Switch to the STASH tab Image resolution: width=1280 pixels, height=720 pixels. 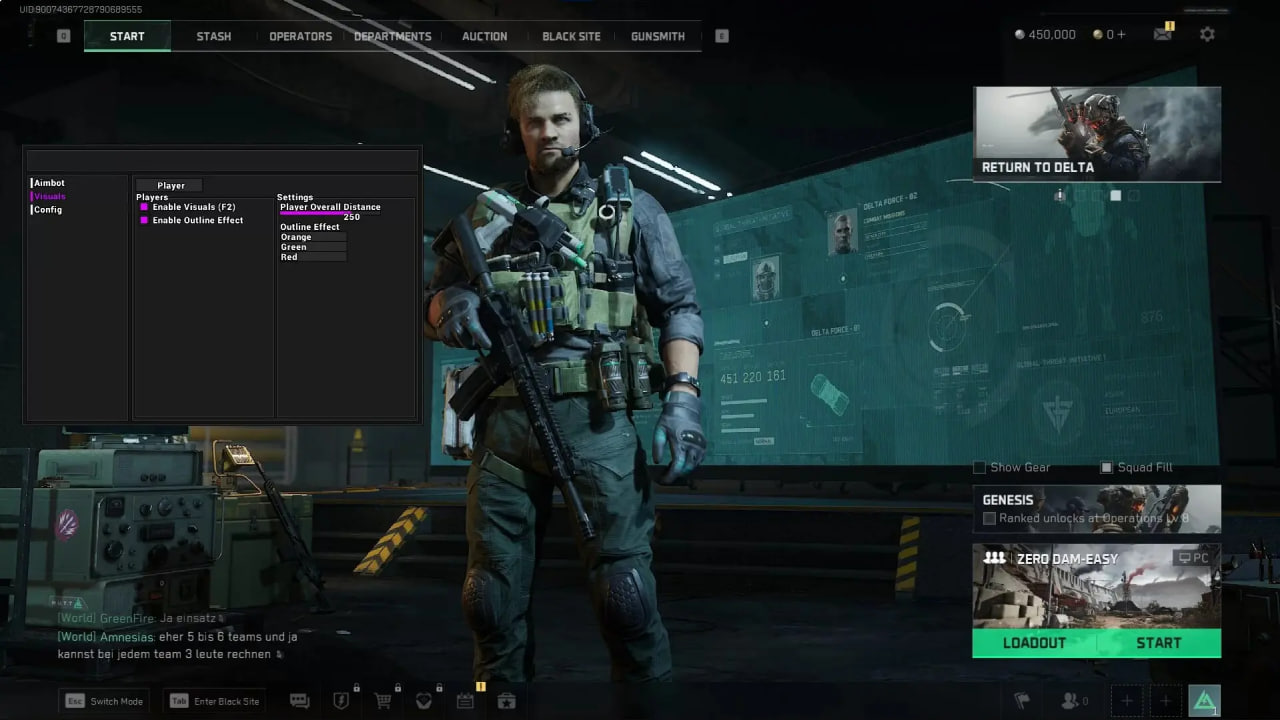click(213, 36)
